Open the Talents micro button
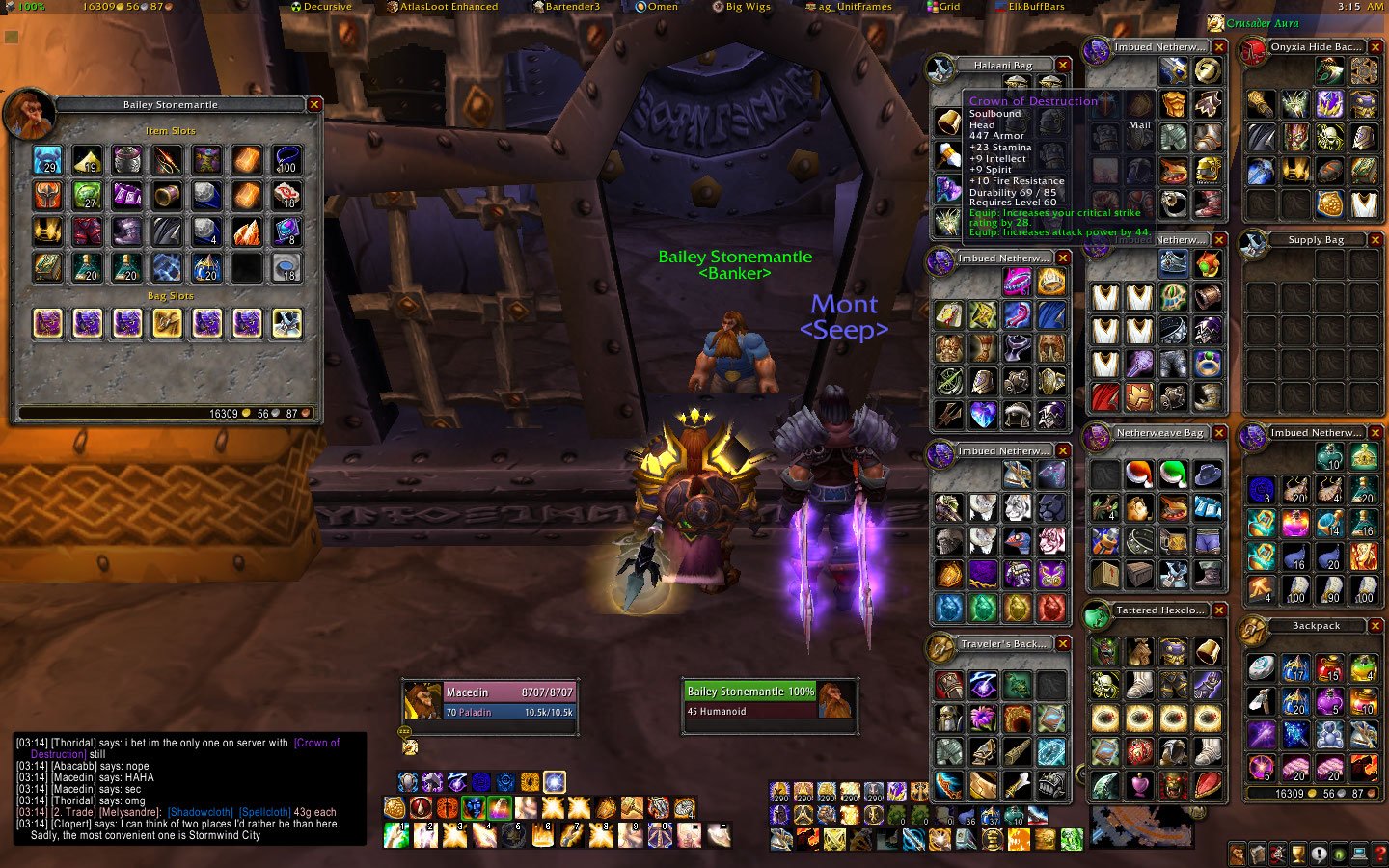The height and width of the screenshot is (868, 1389). coord(1277,854)
